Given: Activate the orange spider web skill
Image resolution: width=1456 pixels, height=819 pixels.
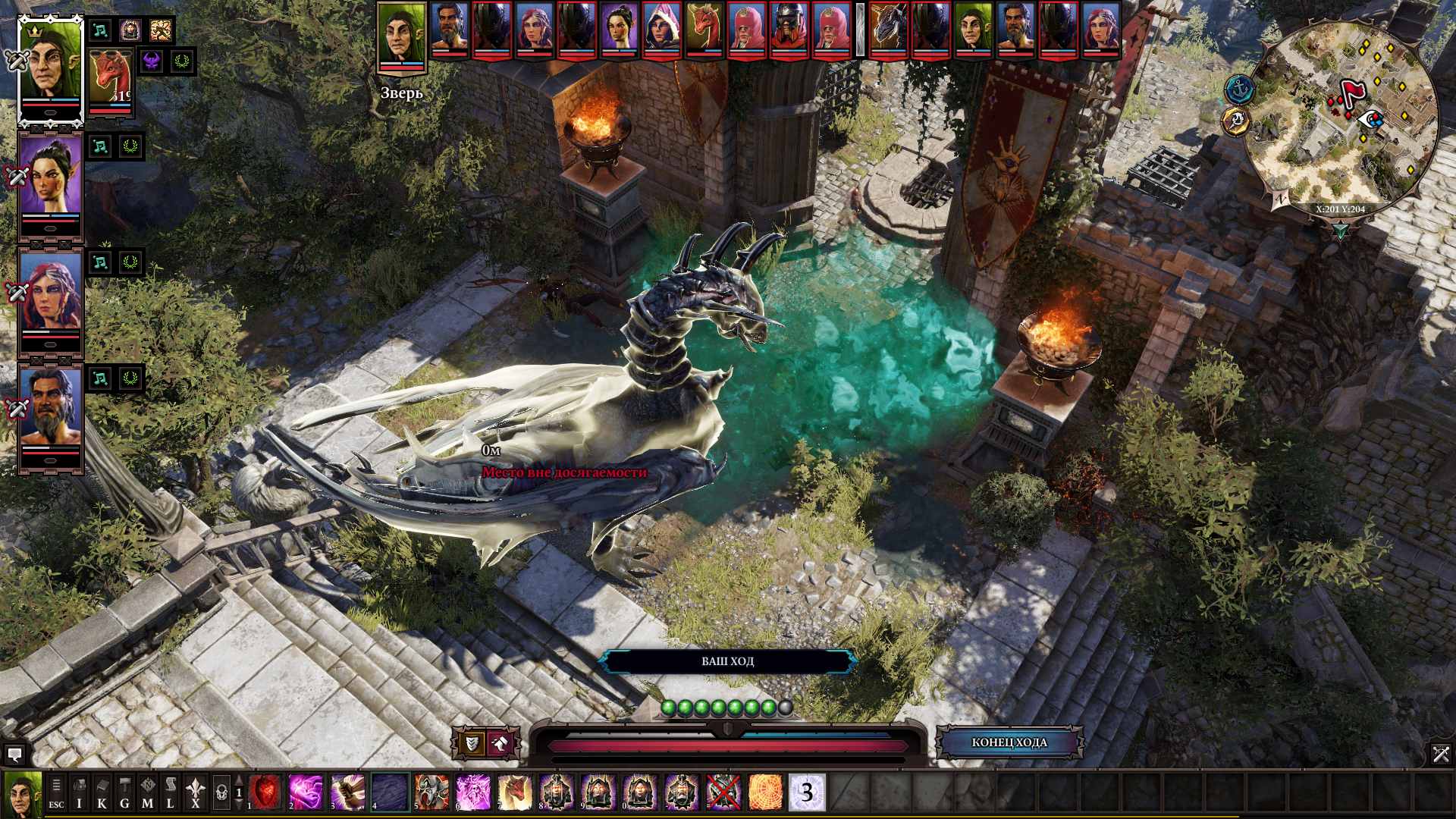Looking at the screenshot, I should [765, 792].
